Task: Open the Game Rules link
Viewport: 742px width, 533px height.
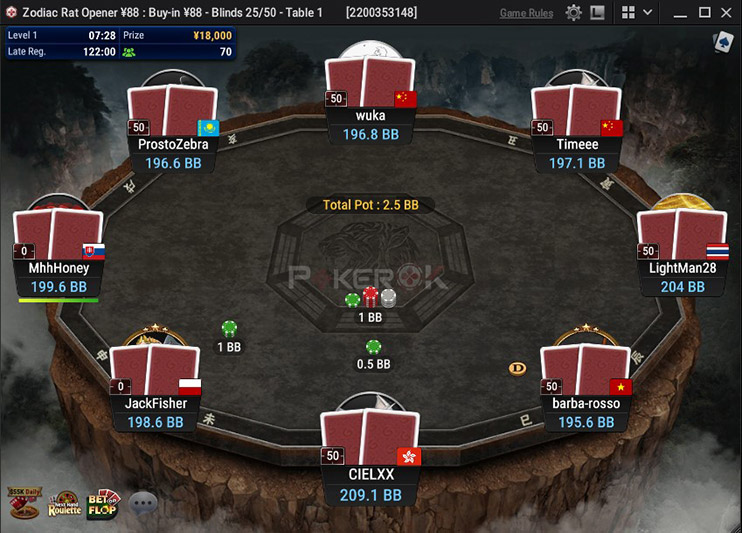Action: coord(526,13)
